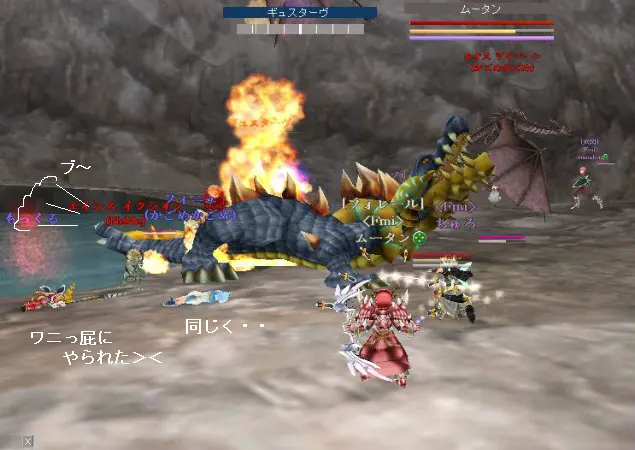
Task: Click the small X button in the corner
Action: click(28, 441)
